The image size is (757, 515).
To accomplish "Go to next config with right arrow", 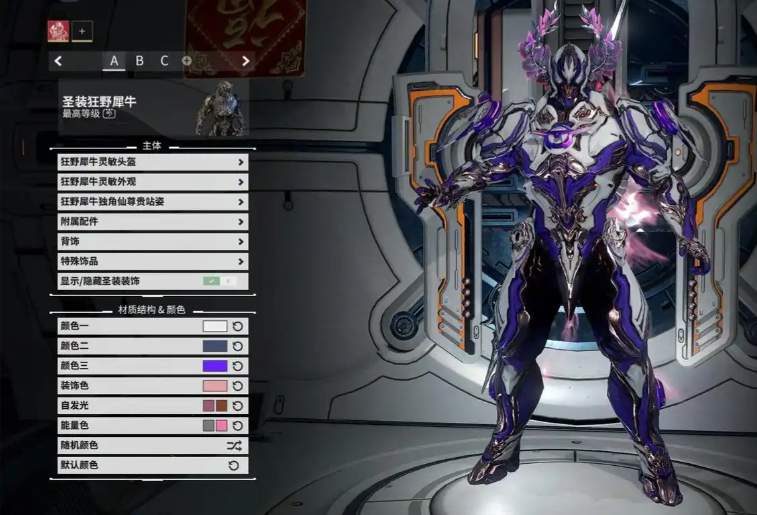I will point(246,61).
